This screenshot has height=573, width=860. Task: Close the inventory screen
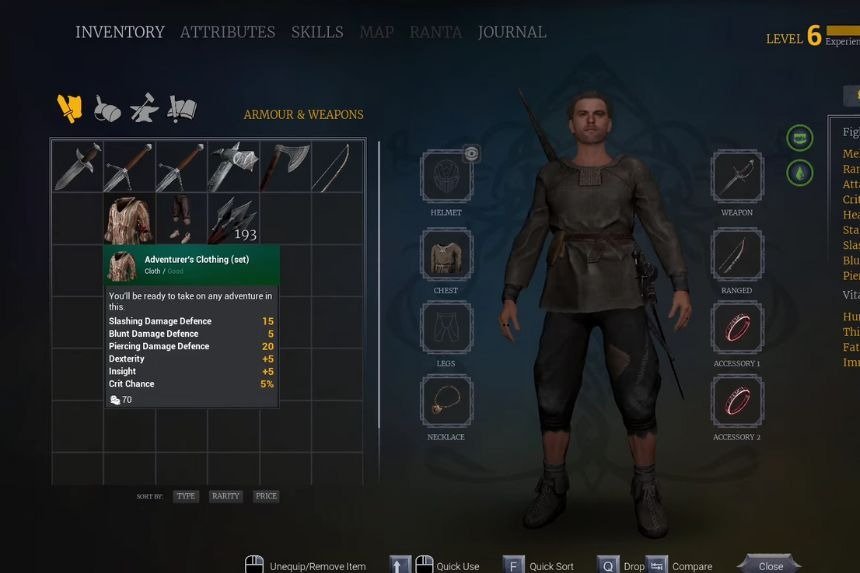[x=770, y=565]
